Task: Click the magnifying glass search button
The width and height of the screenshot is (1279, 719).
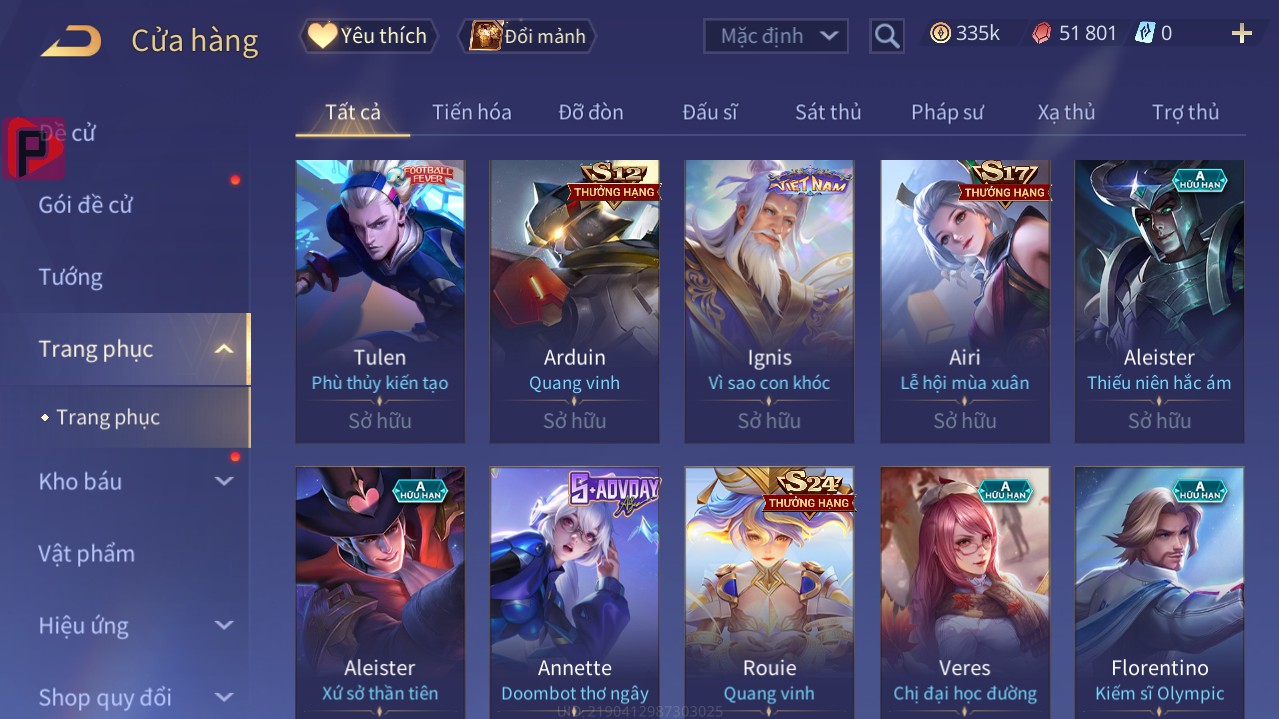Action: tap(886, 36)
